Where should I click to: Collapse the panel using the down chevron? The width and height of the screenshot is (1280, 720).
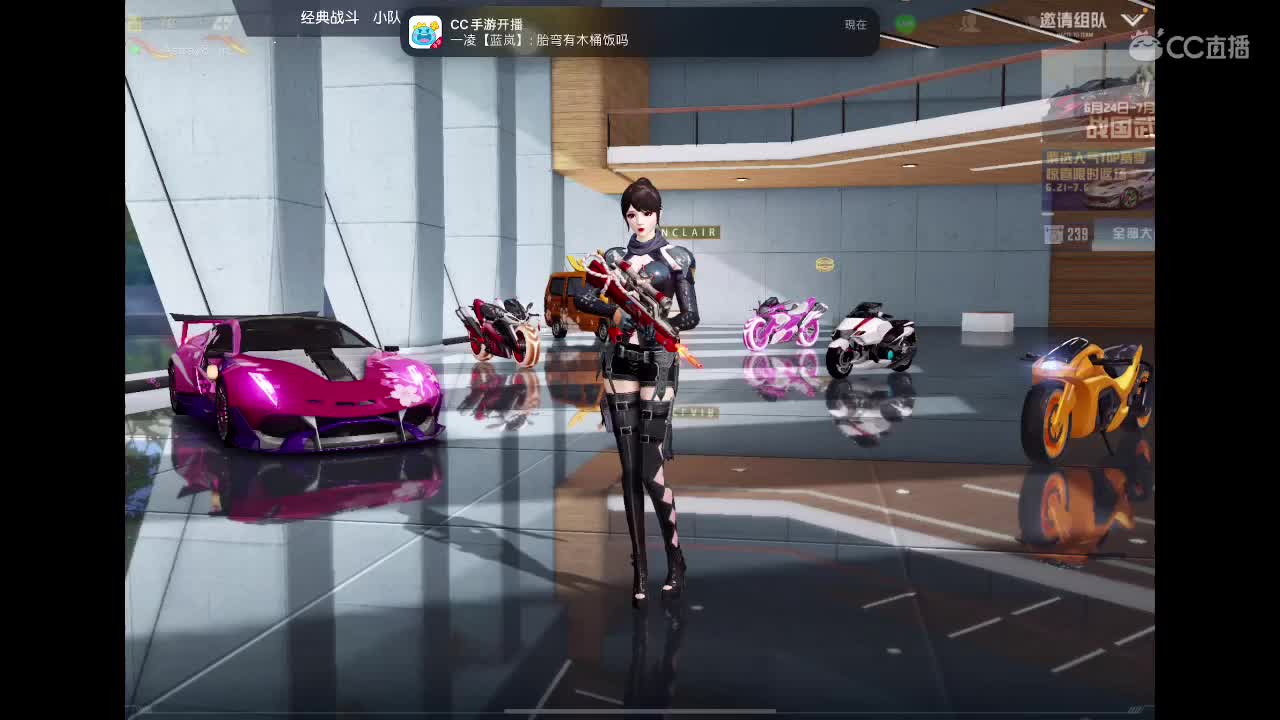[x=1133, y=21]
